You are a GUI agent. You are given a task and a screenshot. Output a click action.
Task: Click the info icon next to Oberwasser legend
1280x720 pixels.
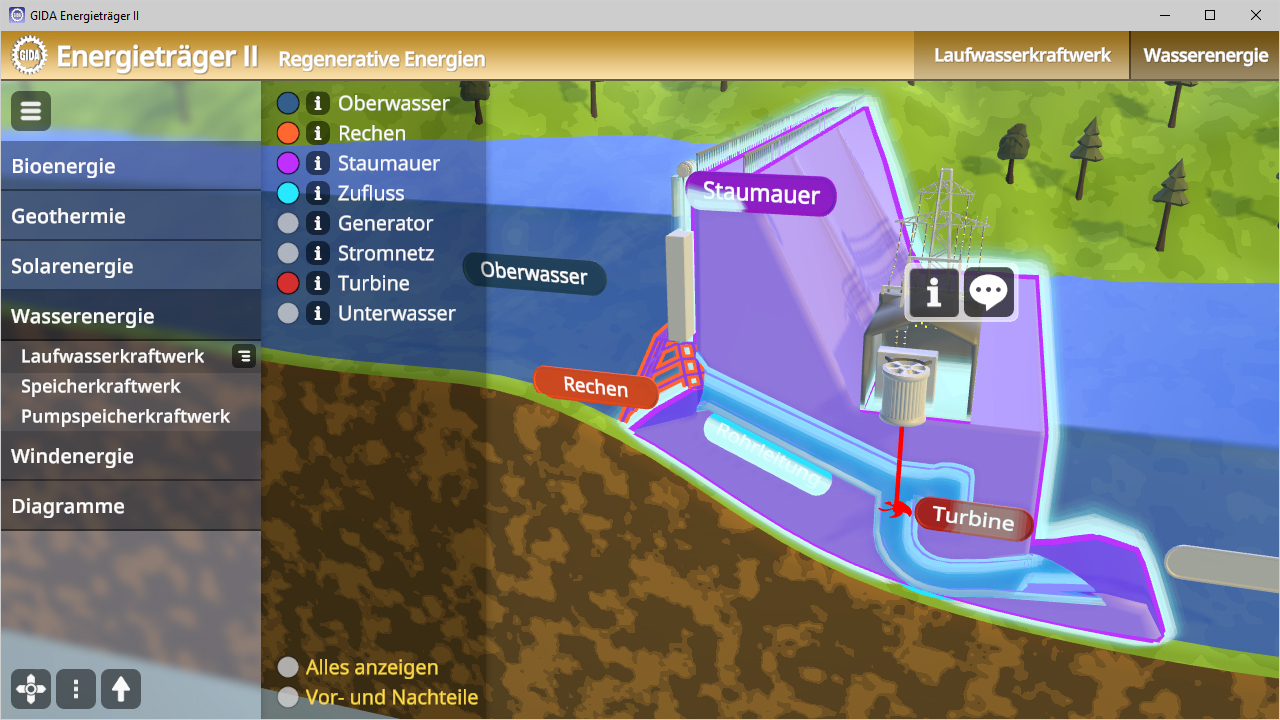318,102
